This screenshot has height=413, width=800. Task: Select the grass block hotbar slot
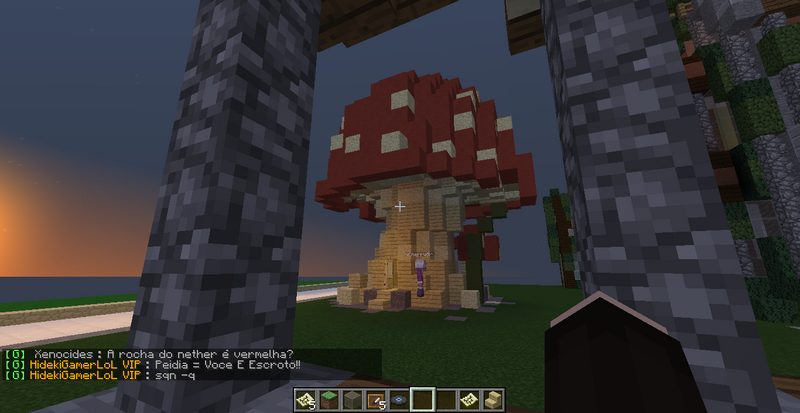(x=328, y=401)
